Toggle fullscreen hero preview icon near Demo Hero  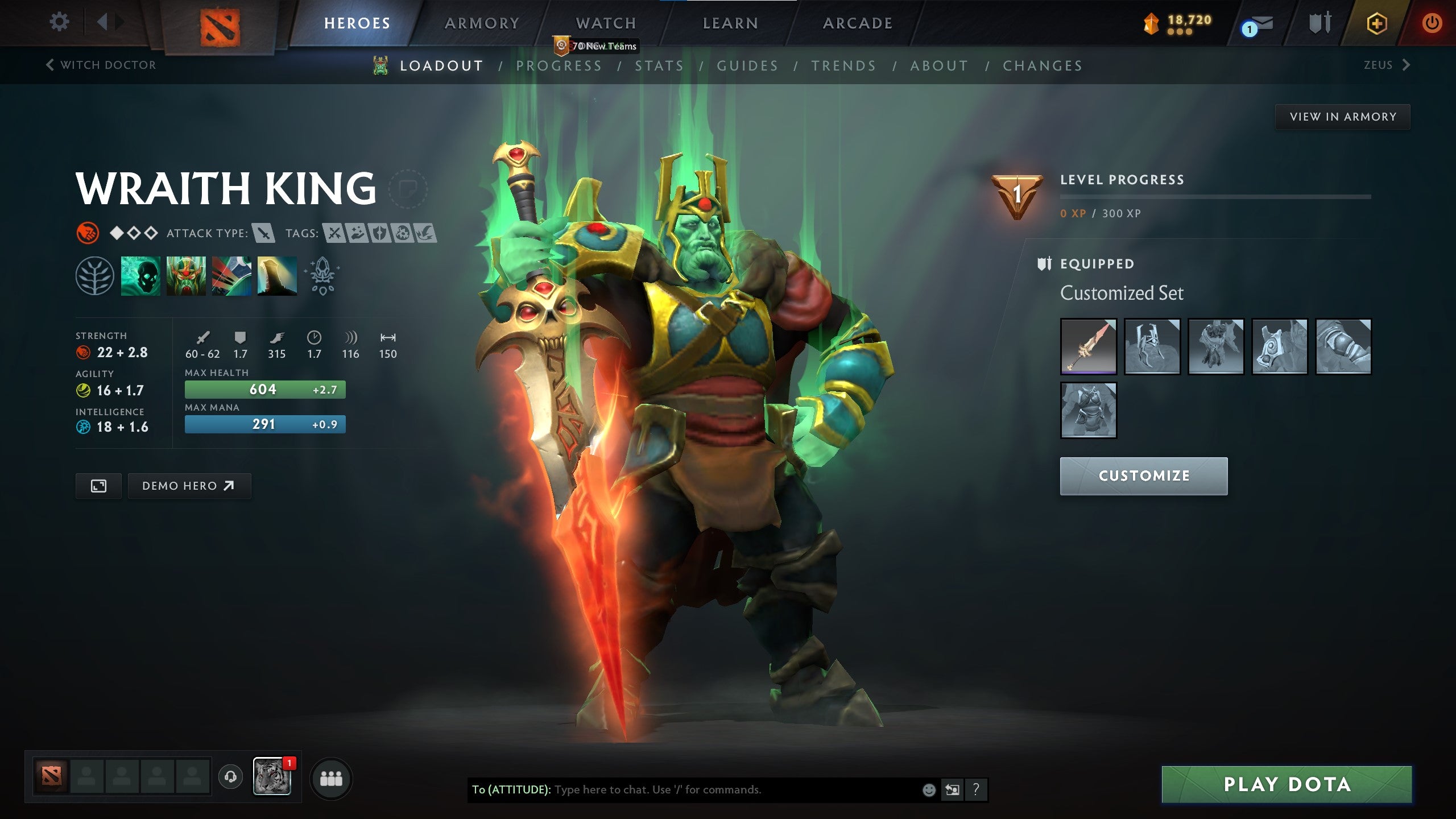(99, 486)
